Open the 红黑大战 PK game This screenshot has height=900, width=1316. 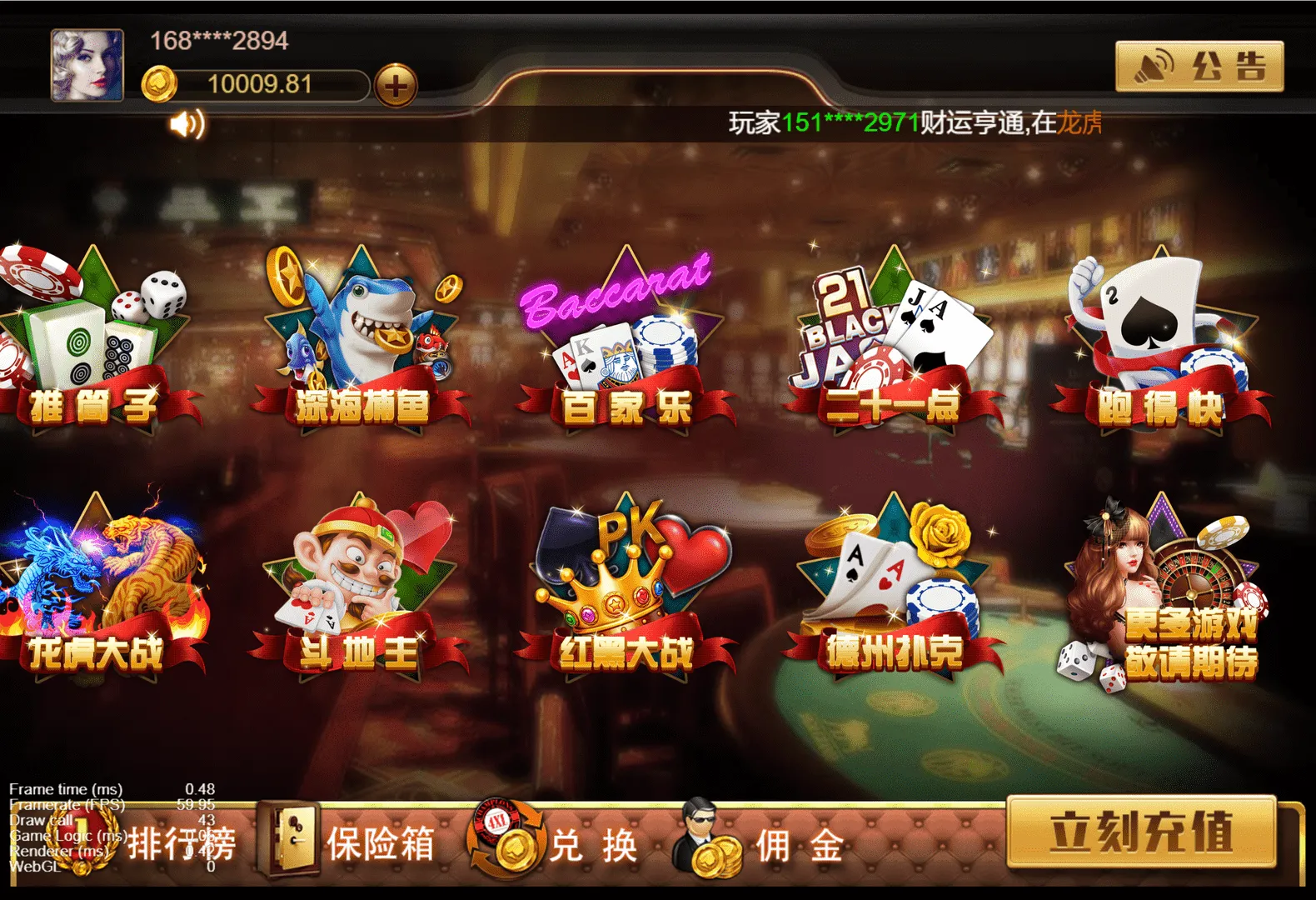click(629, 583)
